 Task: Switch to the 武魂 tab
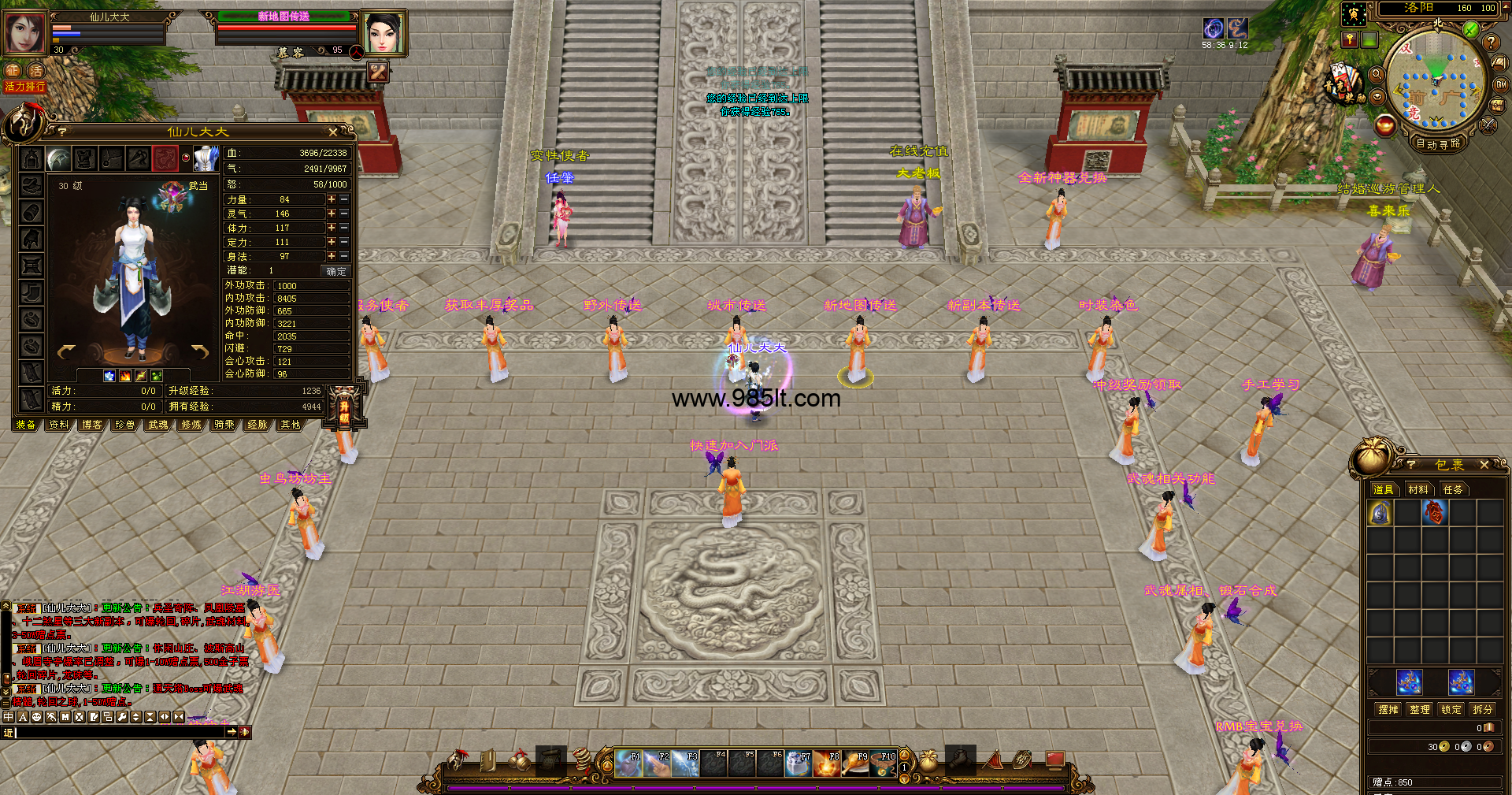(158, 425)
